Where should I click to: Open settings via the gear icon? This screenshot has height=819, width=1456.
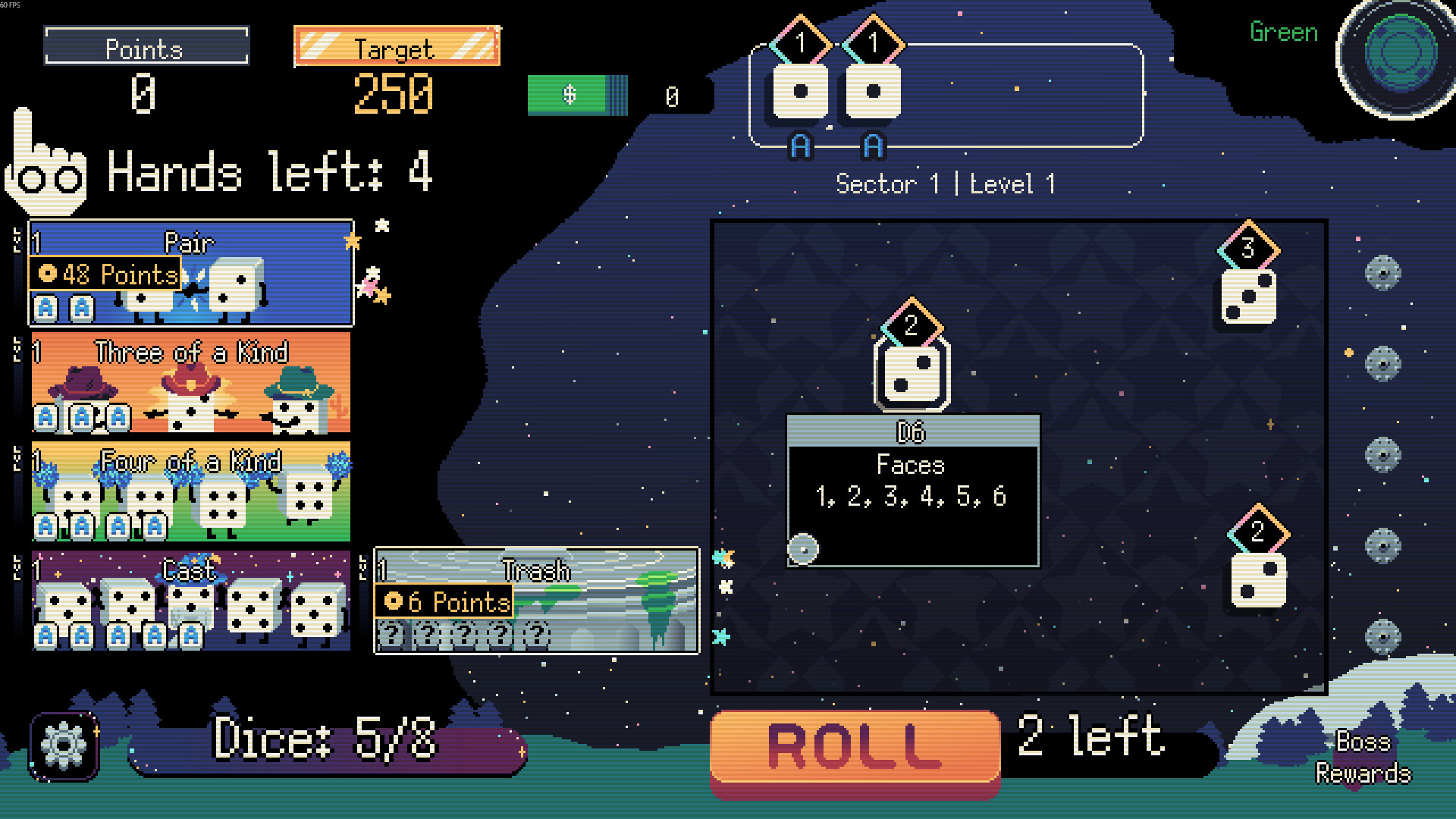[x=64, y=746]
